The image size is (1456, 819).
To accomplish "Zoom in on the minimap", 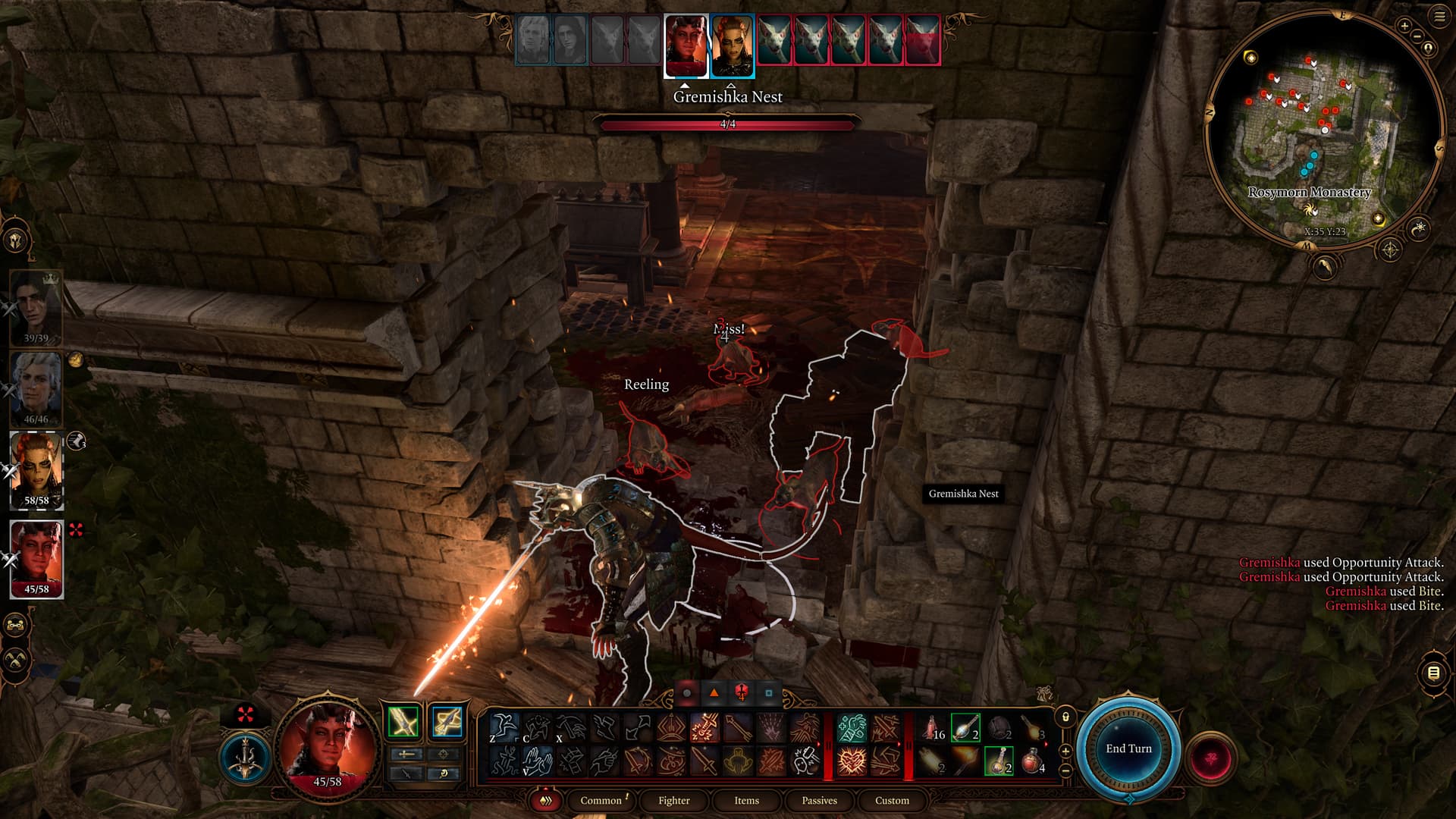I will pos(1404,26).
